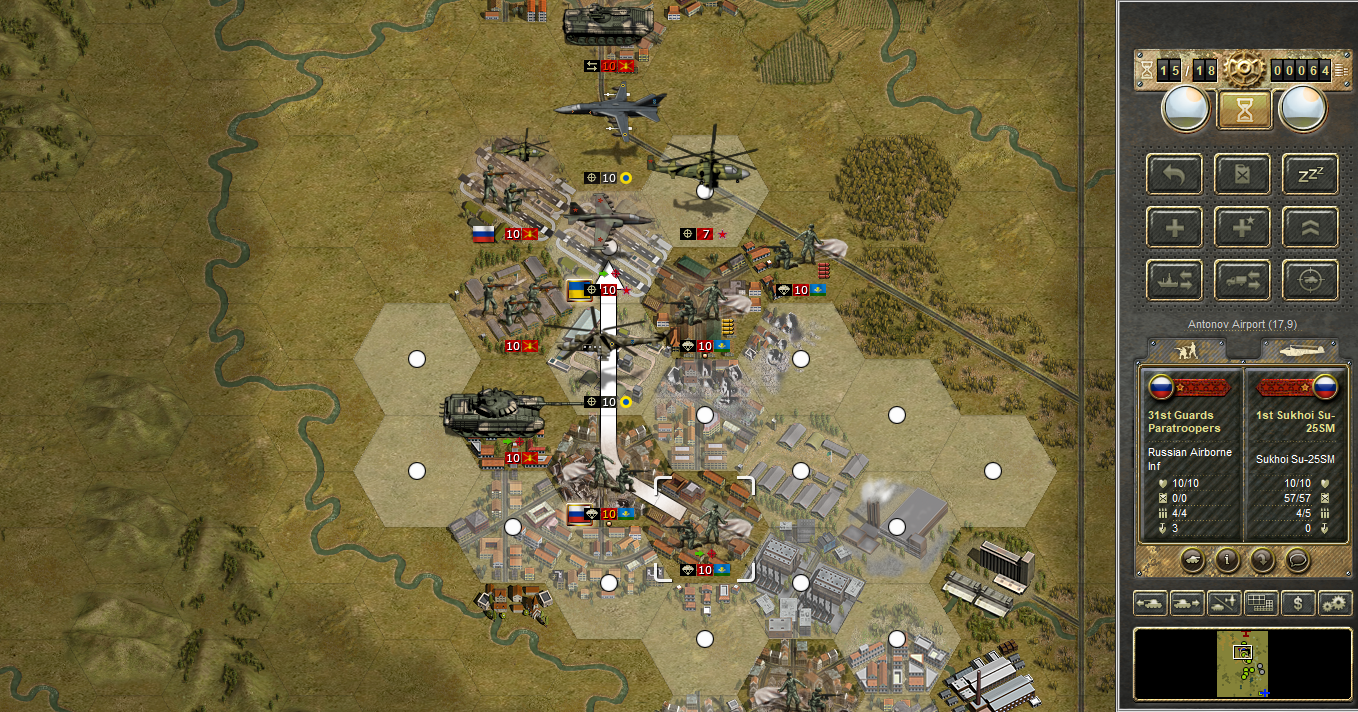The width and height of the screenshot is (1358, 712).
Task: Open unit details with the round info button
Action: [1227, 559]
